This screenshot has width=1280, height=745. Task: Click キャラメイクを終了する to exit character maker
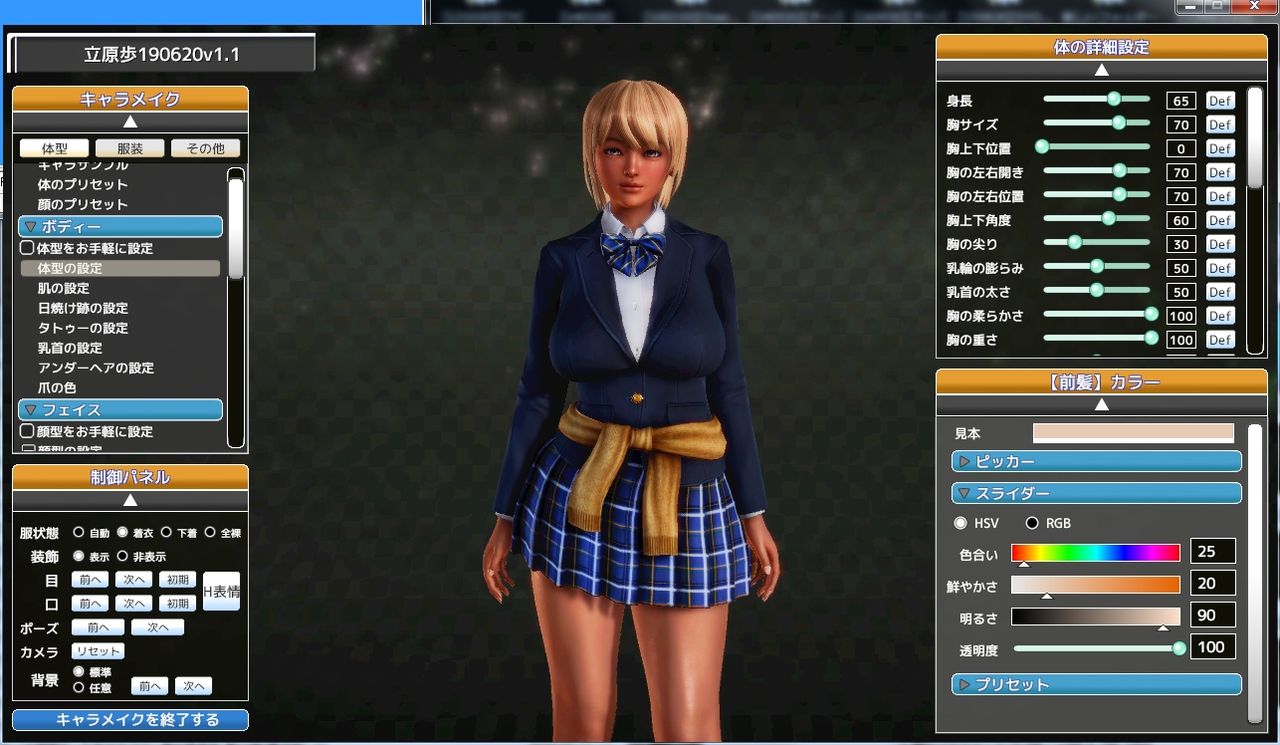coord(129,719)
